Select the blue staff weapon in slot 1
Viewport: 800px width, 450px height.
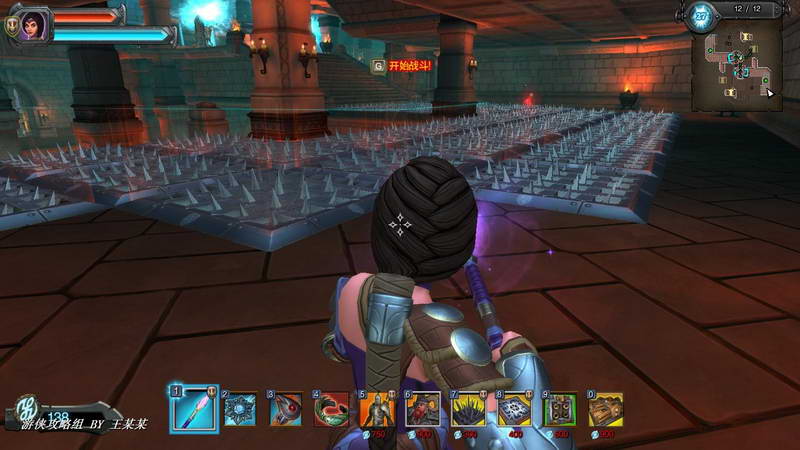click(x=193, y=409)
